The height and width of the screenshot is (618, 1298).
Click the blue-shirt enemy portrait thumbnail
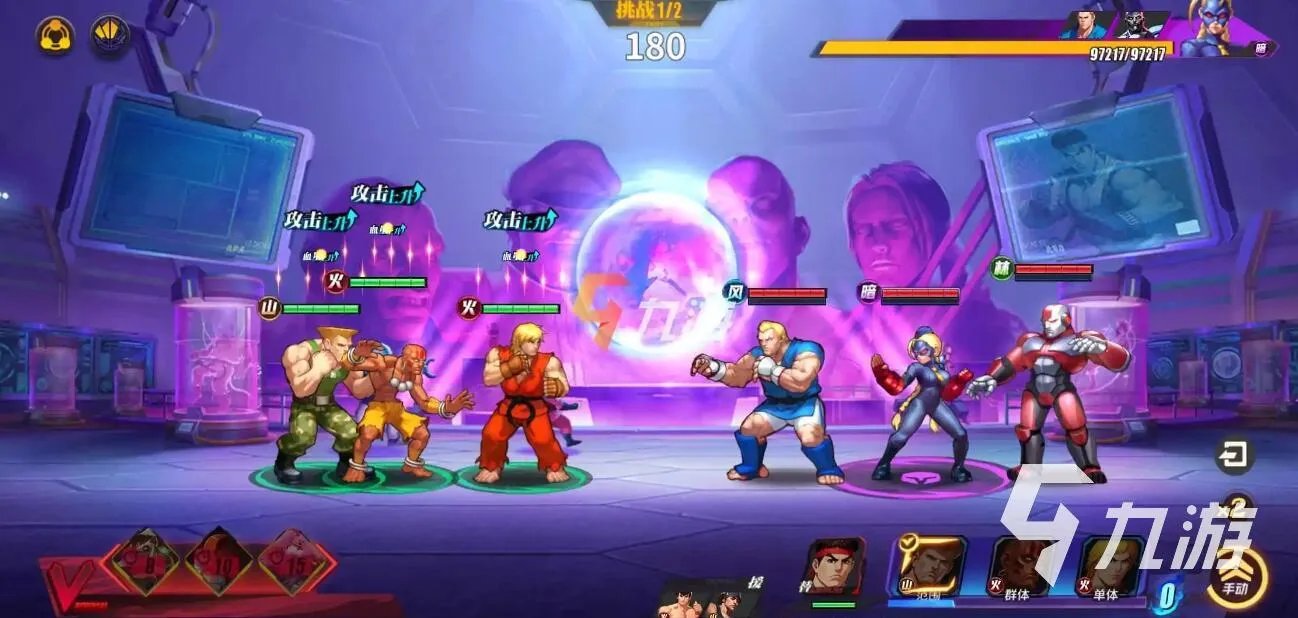tap(1085, 25)
